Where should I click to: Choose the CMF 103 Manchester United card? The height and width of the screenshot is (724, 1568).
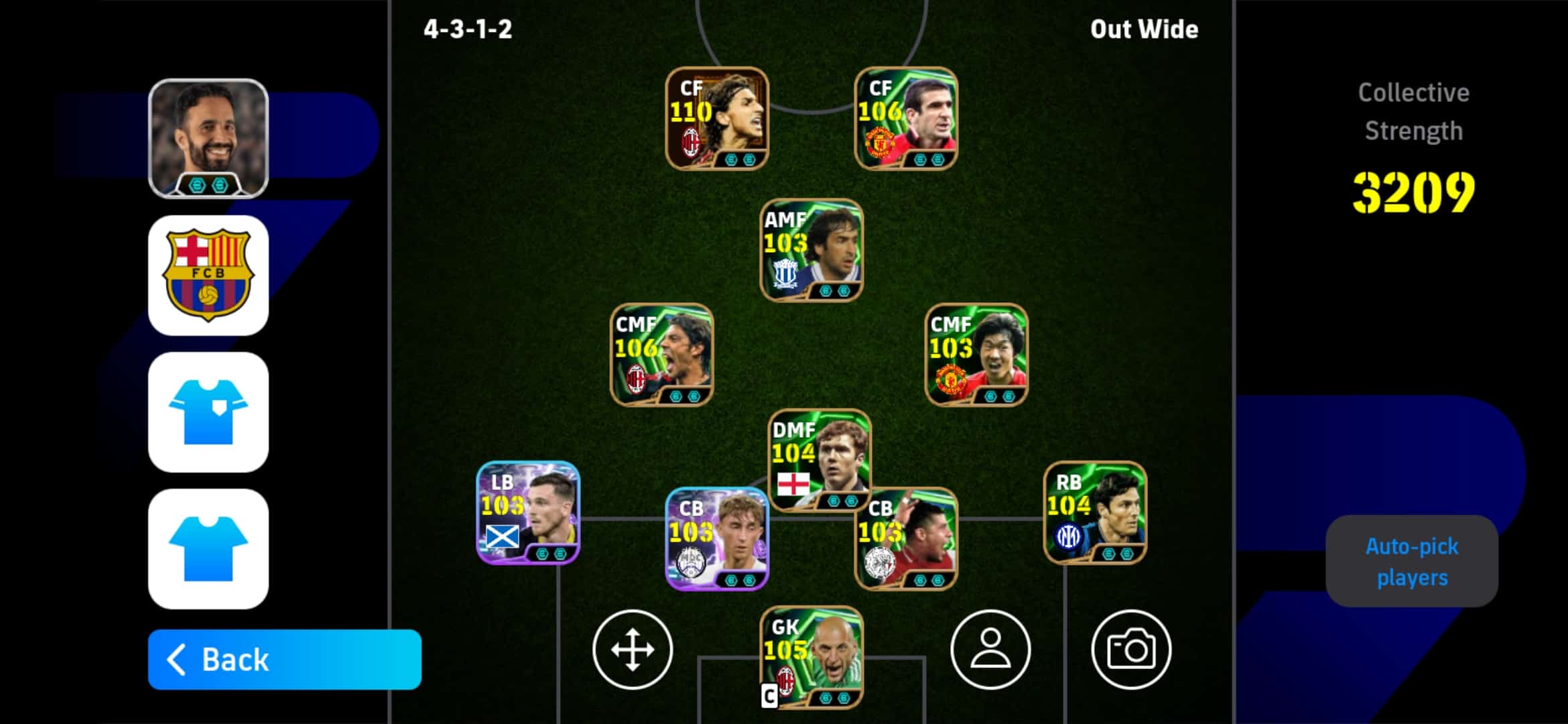[x=976, y=355]
